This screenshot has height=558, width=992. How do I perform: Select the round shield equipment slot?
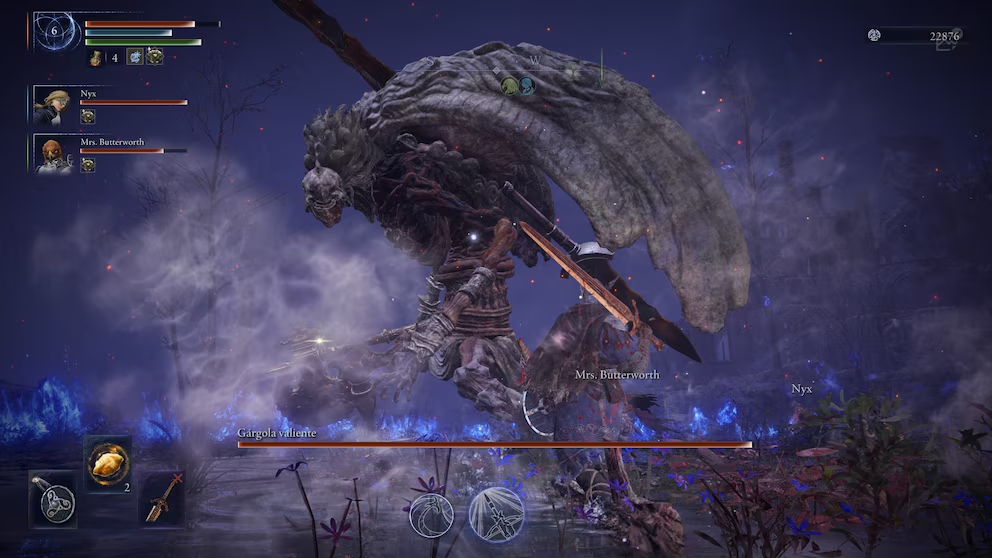tap(52, 499)
